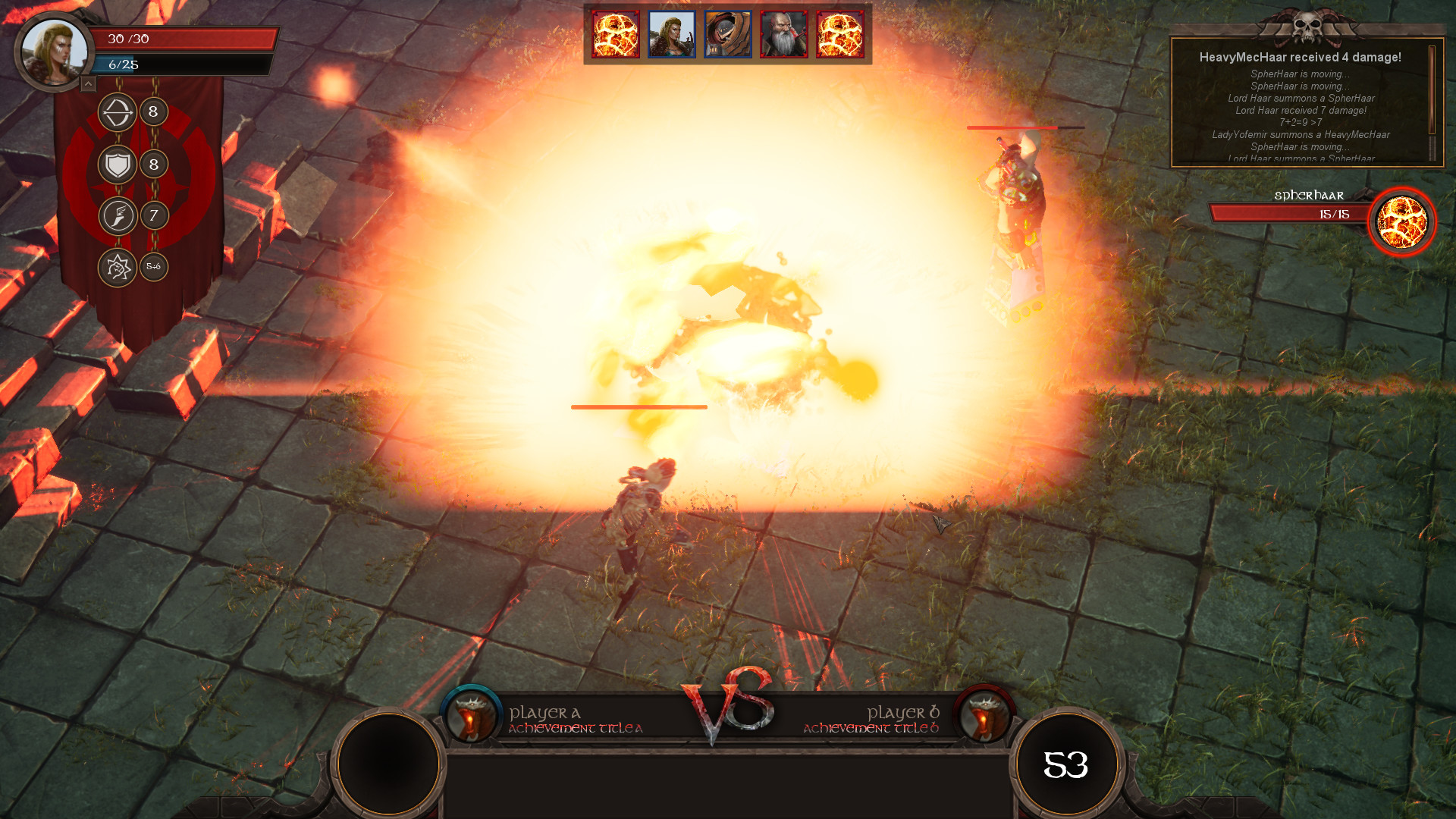Click the winged boot speed icon
1456x819 pixels.
(118, 215)
